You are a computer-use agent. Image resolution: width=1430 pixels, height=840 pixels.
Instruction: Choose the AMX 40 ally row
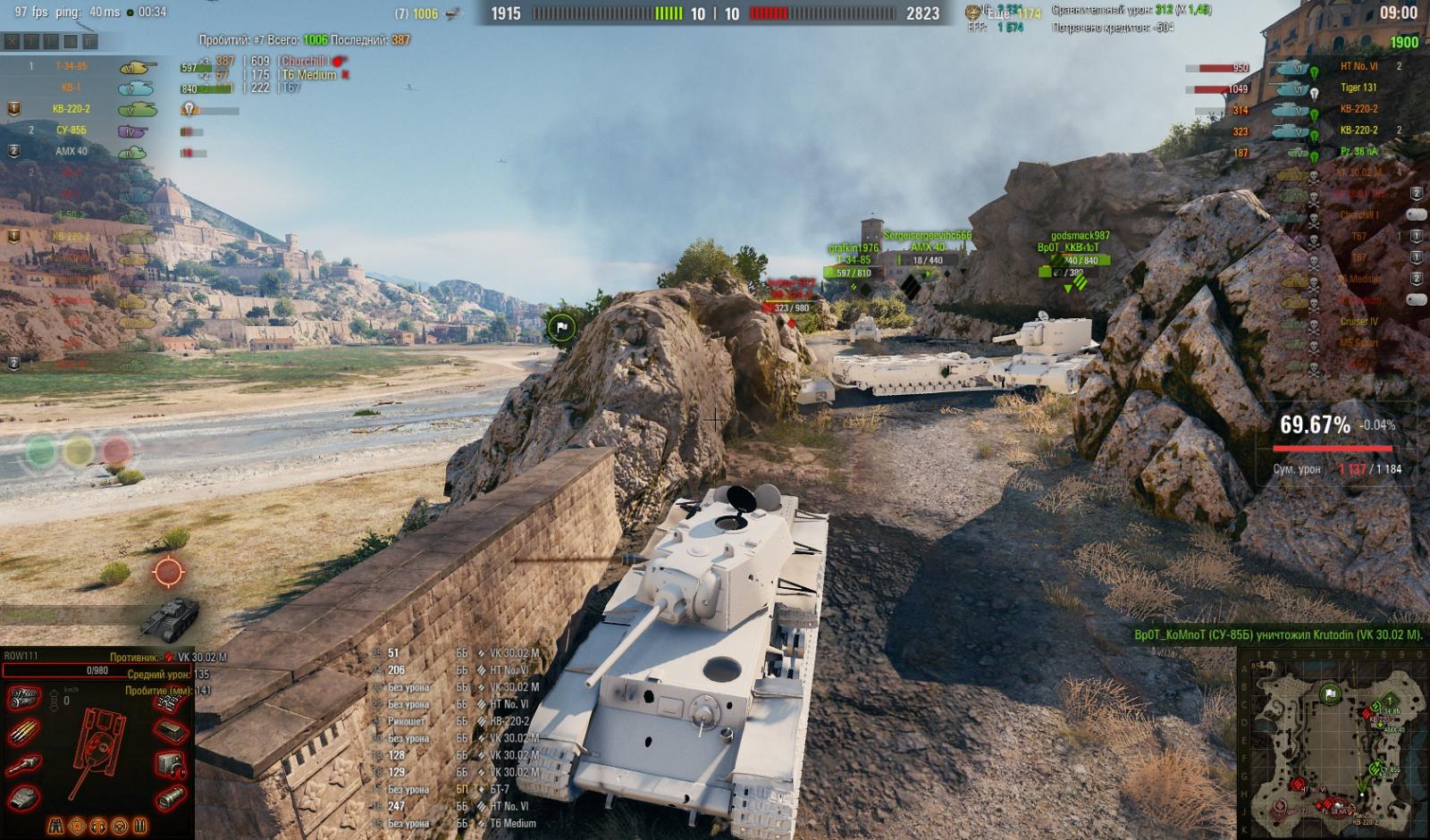[x=71, y=152]
